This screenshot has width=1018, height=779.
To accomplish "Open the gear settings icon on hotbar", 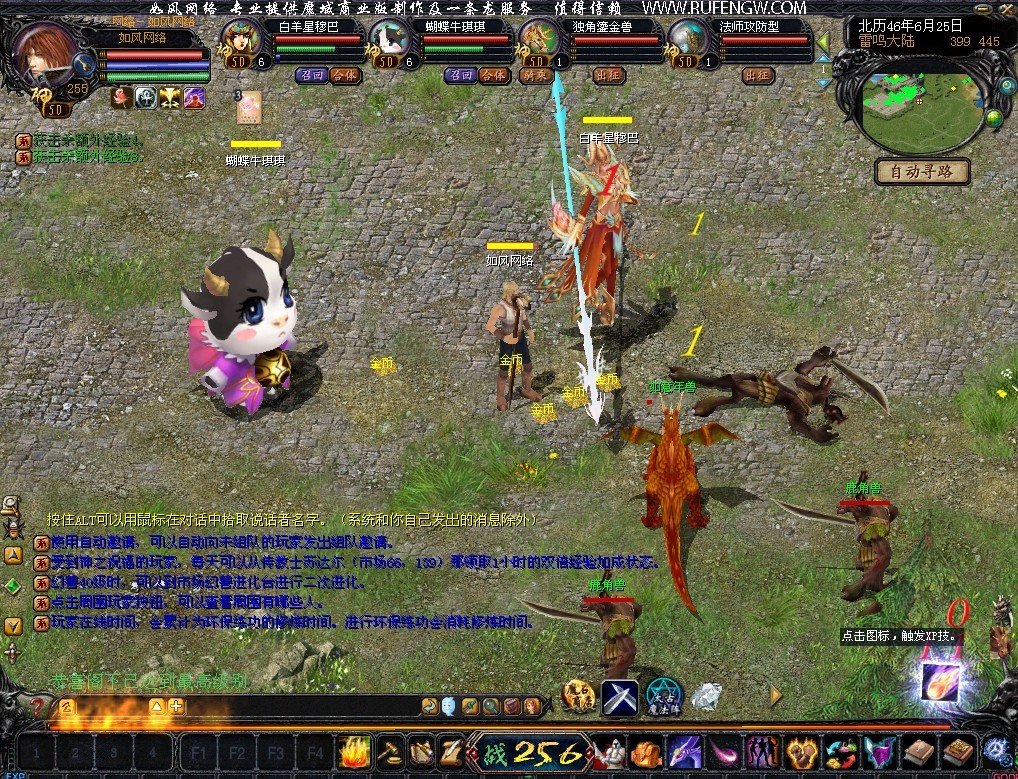I will point(995,750).
